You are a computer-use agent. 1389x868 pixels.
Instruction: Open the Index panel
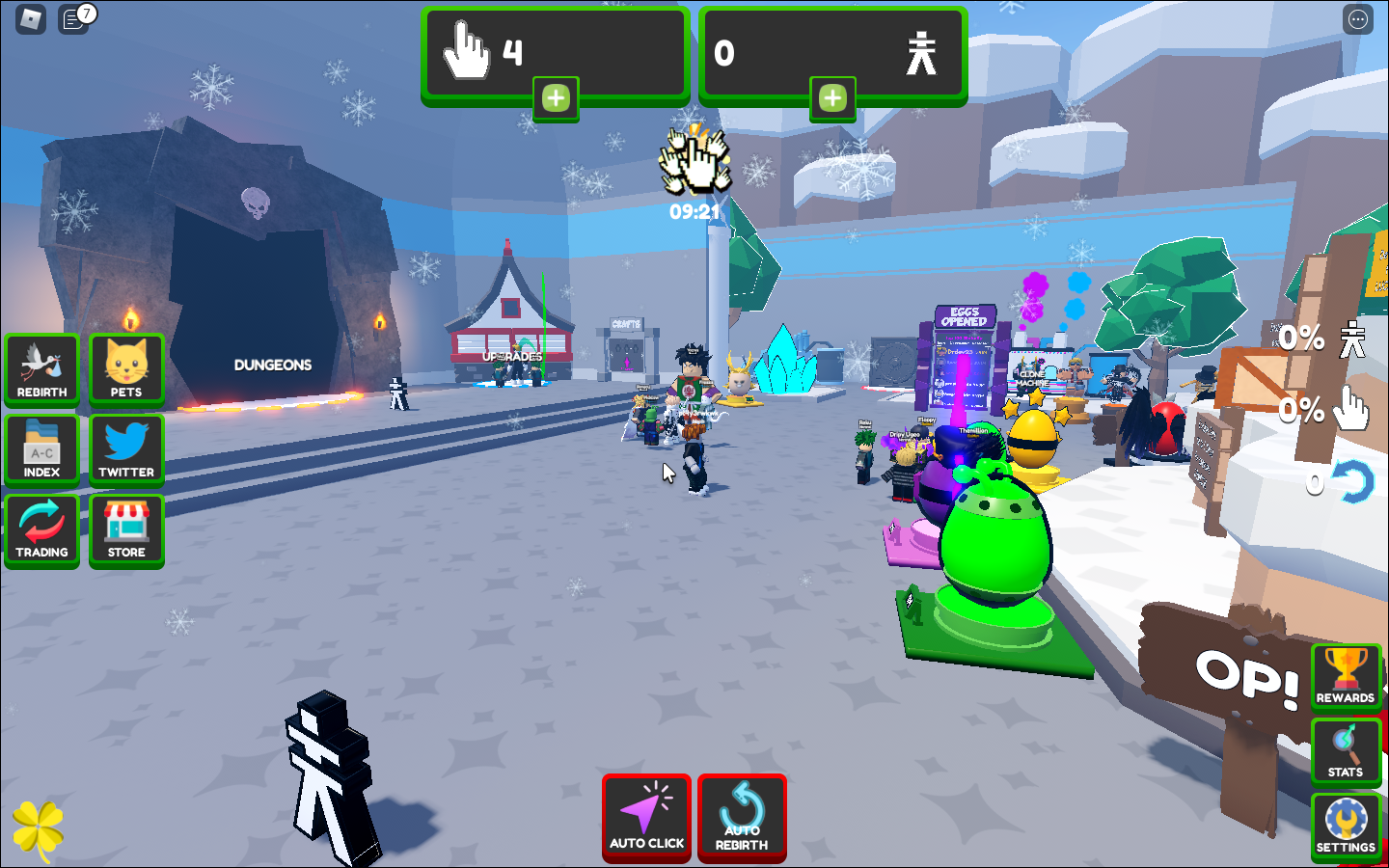41,449
